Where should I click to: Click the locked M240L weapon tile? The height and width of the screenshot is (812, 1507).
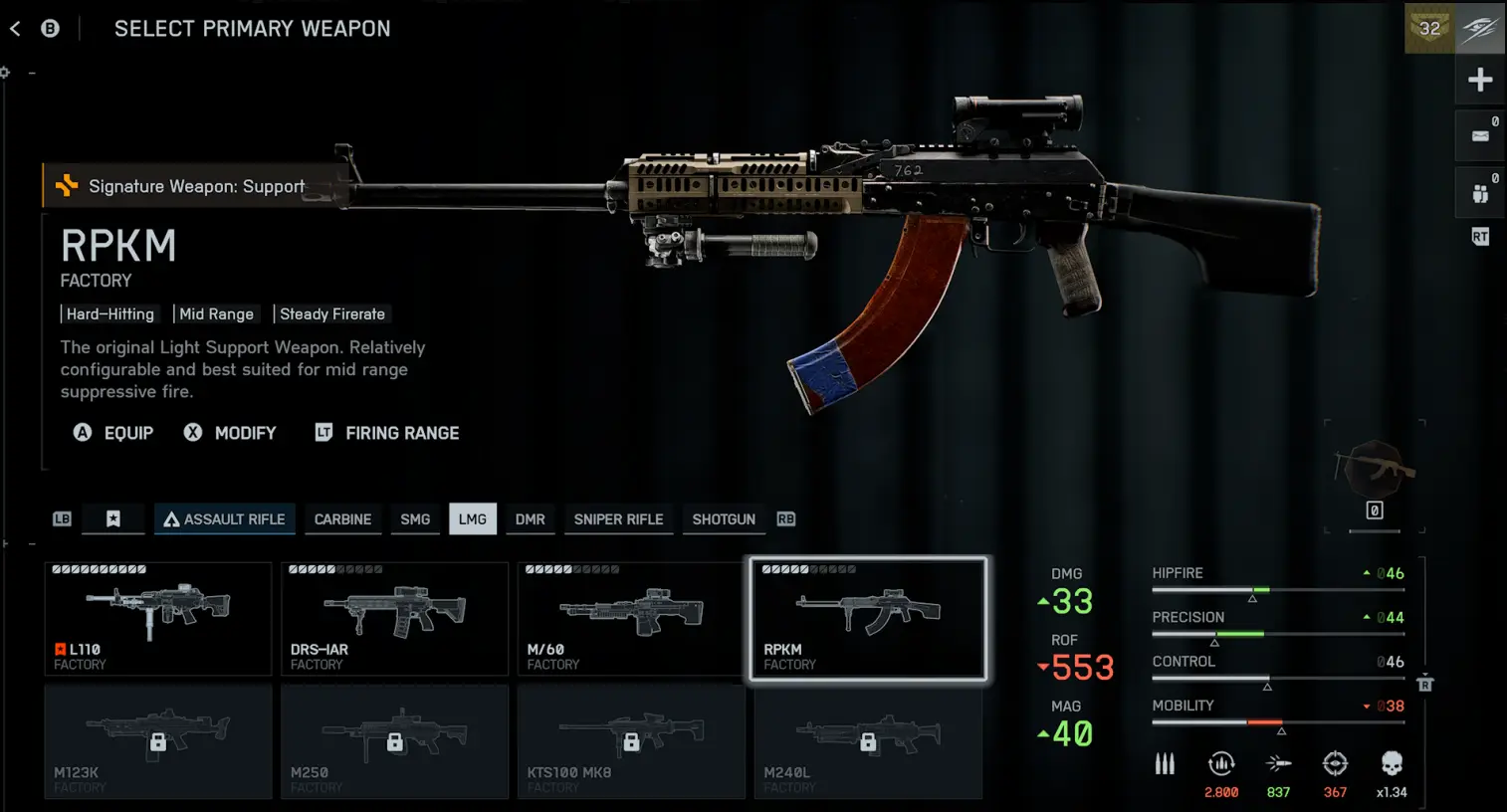click(868, 741)
